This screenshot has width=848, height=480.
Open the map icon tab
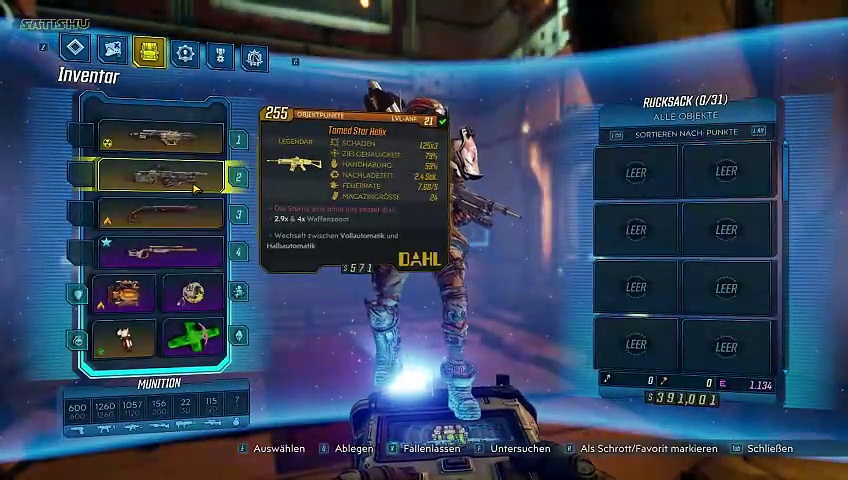point(112,49)
